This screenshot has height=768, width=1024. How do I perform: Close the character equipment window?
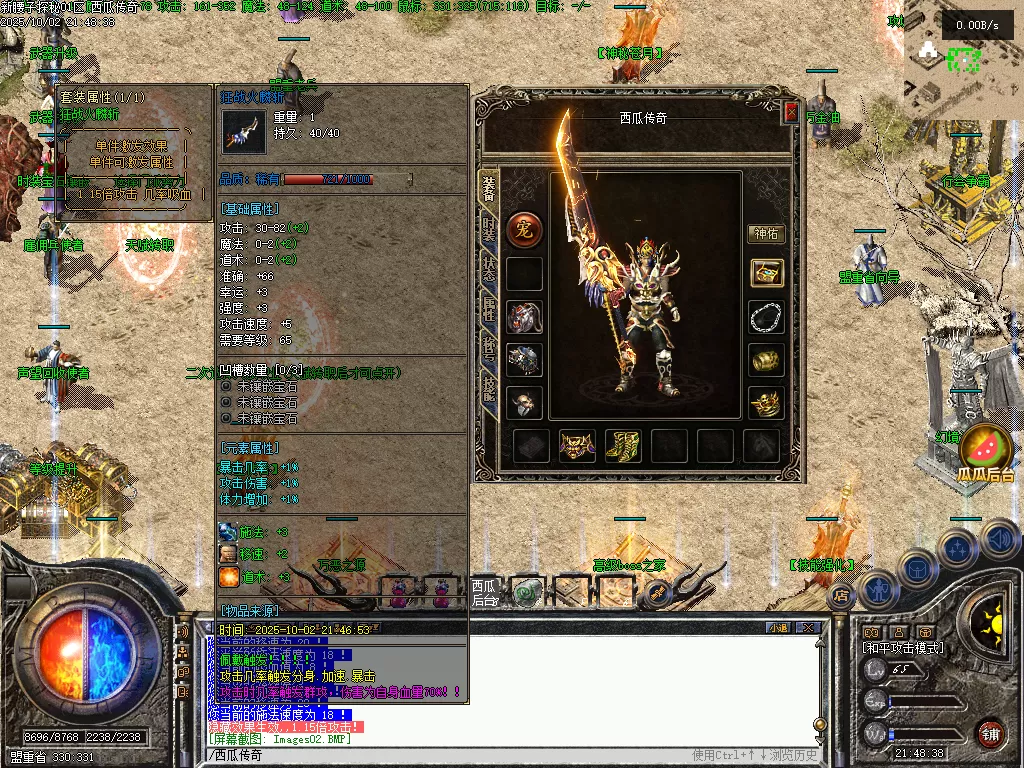pos(791,113)
